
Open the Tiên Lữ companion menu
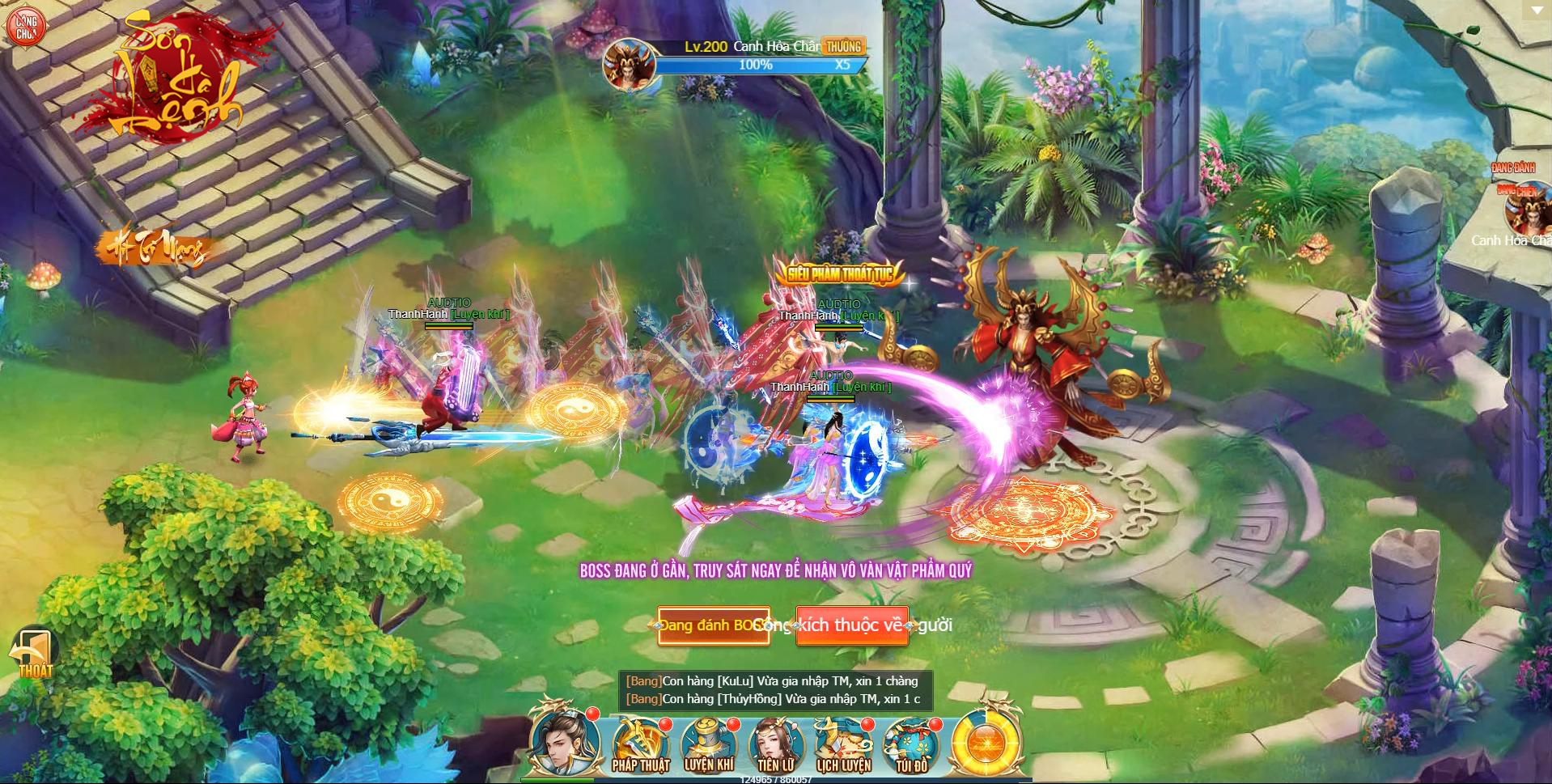pos(775,745)
